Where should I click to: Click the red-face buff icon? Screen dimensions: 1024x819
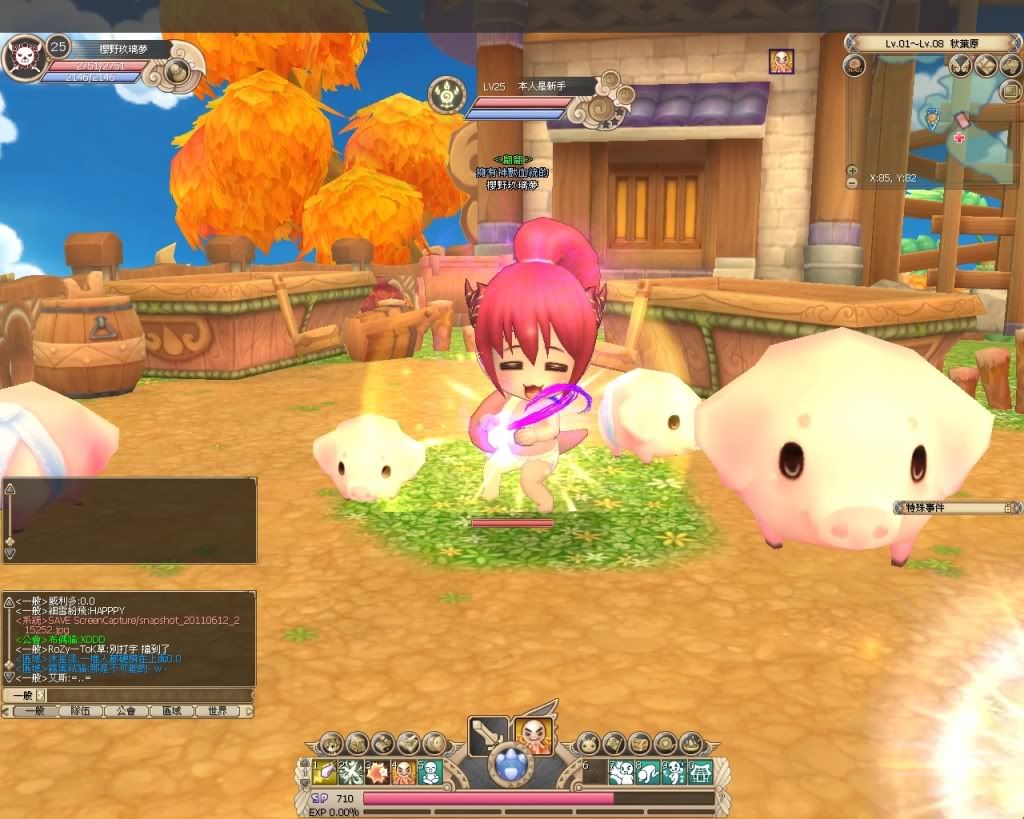point(781,61)
